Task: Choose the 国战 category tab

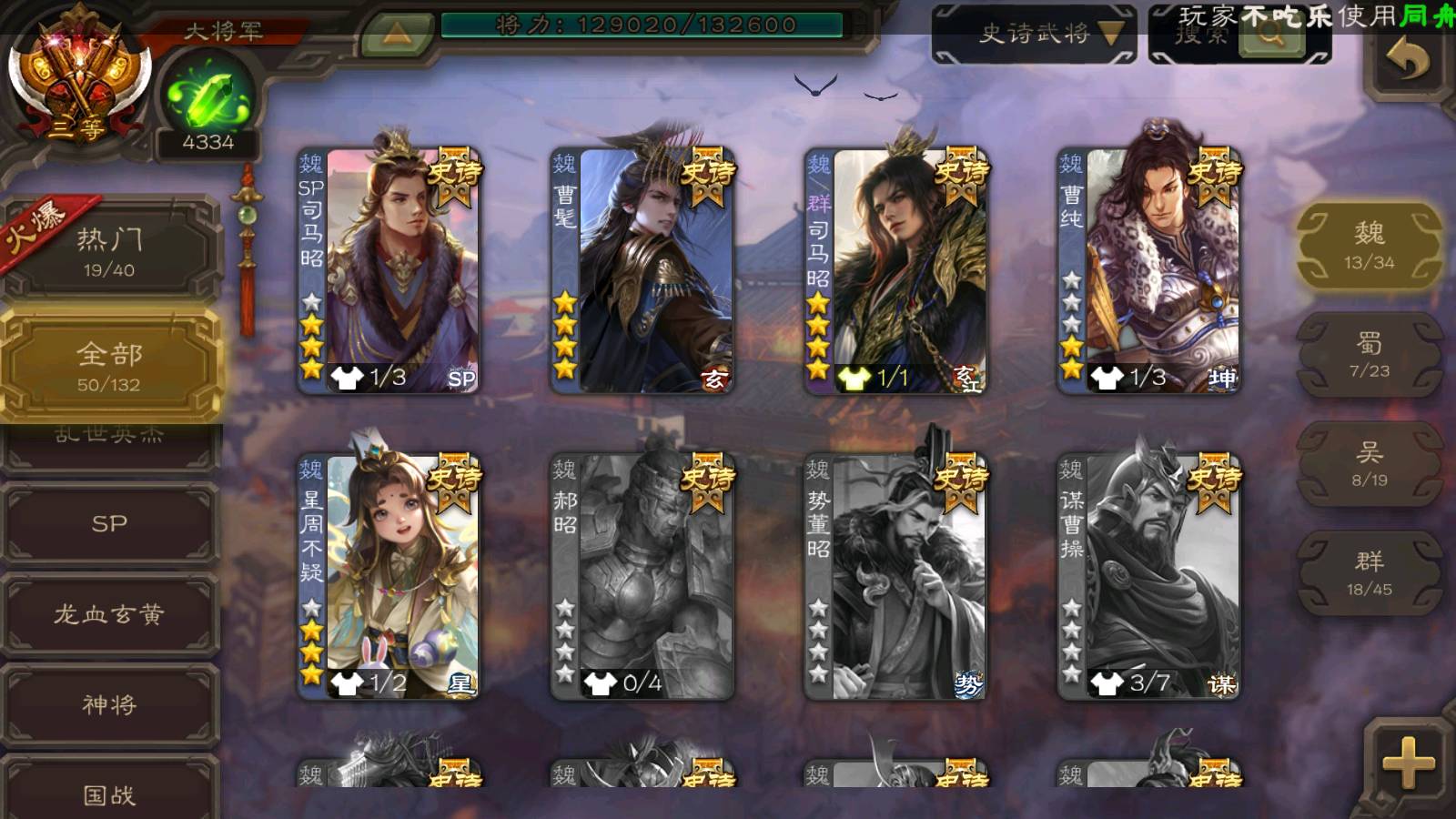Action: tap(109, 794)
